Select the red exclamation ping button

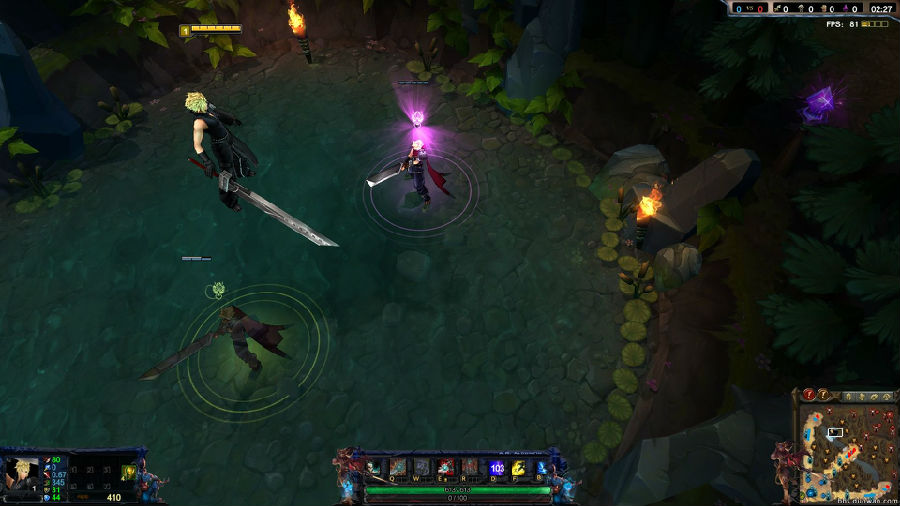click(x=808, y=396)
